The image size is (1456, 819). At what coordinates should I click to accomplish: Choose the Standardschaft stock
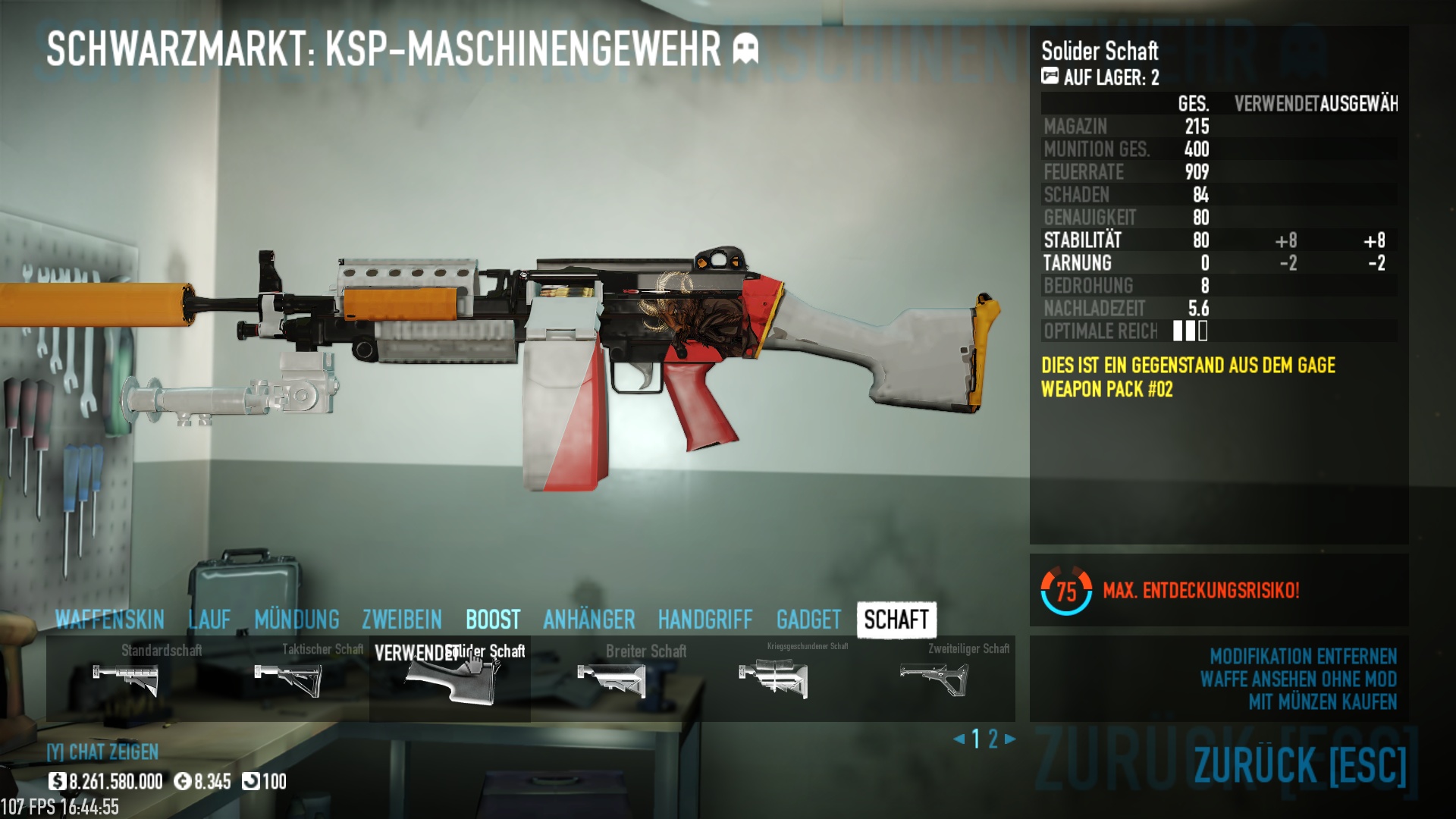(x=126, y=678)
